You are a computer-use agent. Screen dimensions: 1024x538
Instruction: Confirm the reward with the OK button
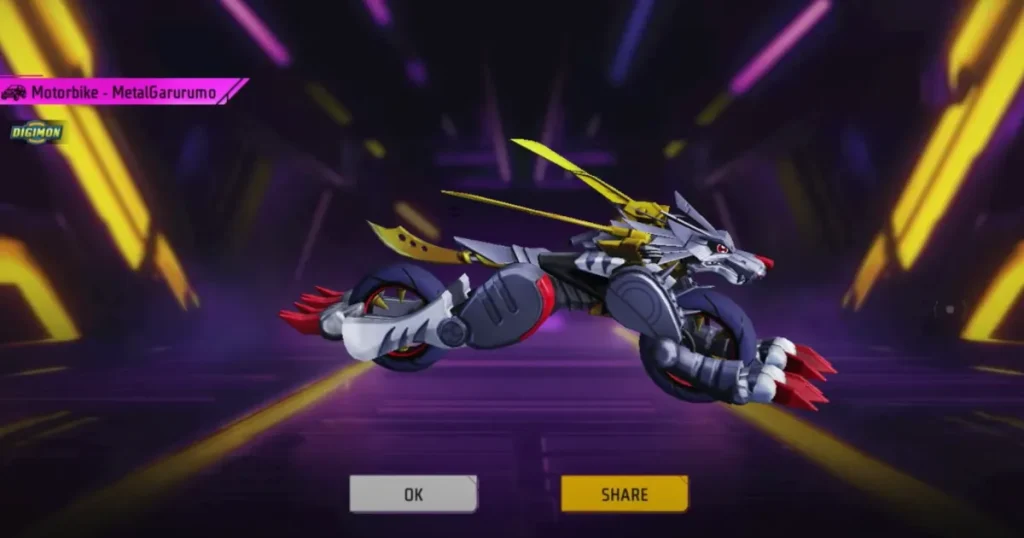(413, 494)
